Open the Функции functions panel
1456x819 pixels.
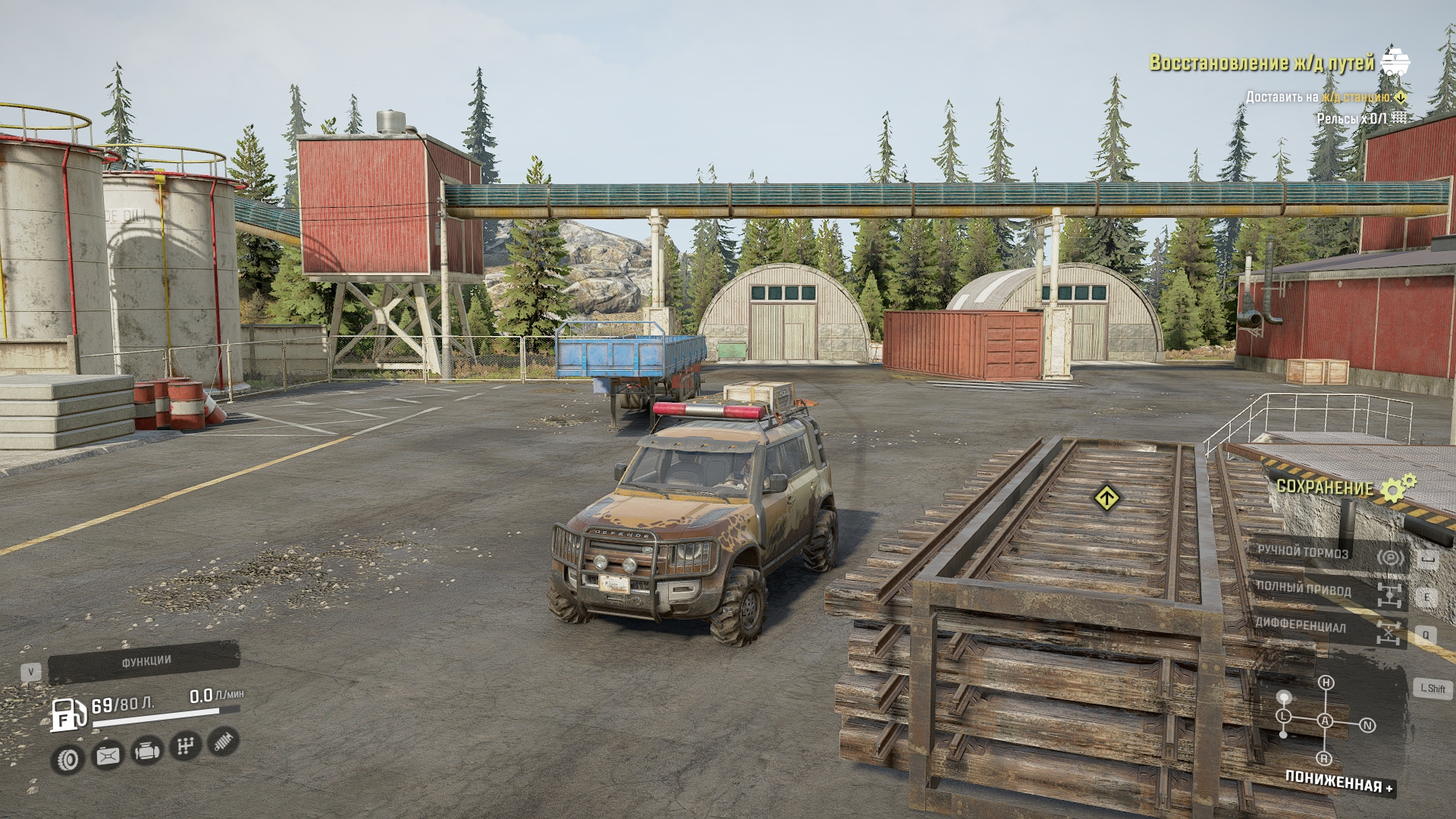click(144, 663)
